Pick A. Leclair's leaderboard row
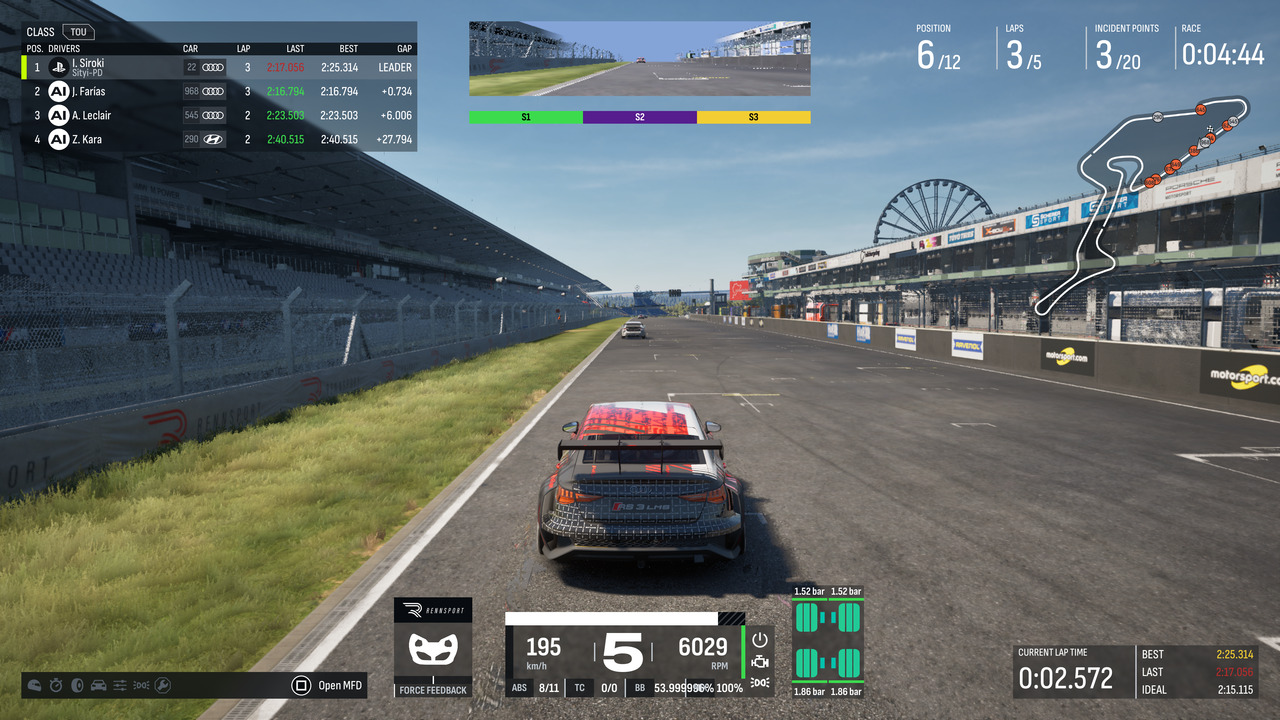1280x720 pixels. click(x=218, y=115)
